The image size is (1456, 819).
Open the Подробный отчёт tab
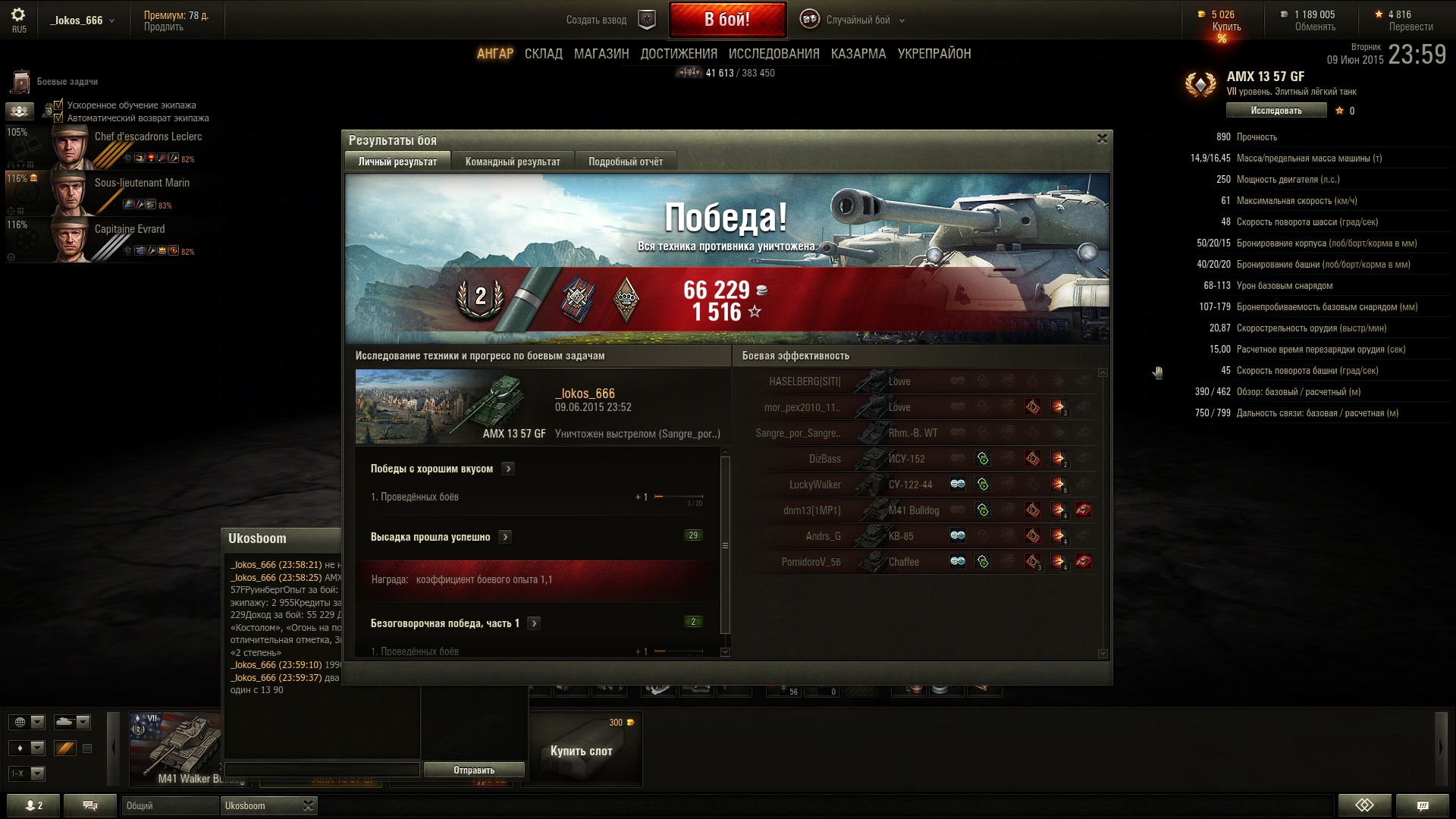(x=625, y=162)
